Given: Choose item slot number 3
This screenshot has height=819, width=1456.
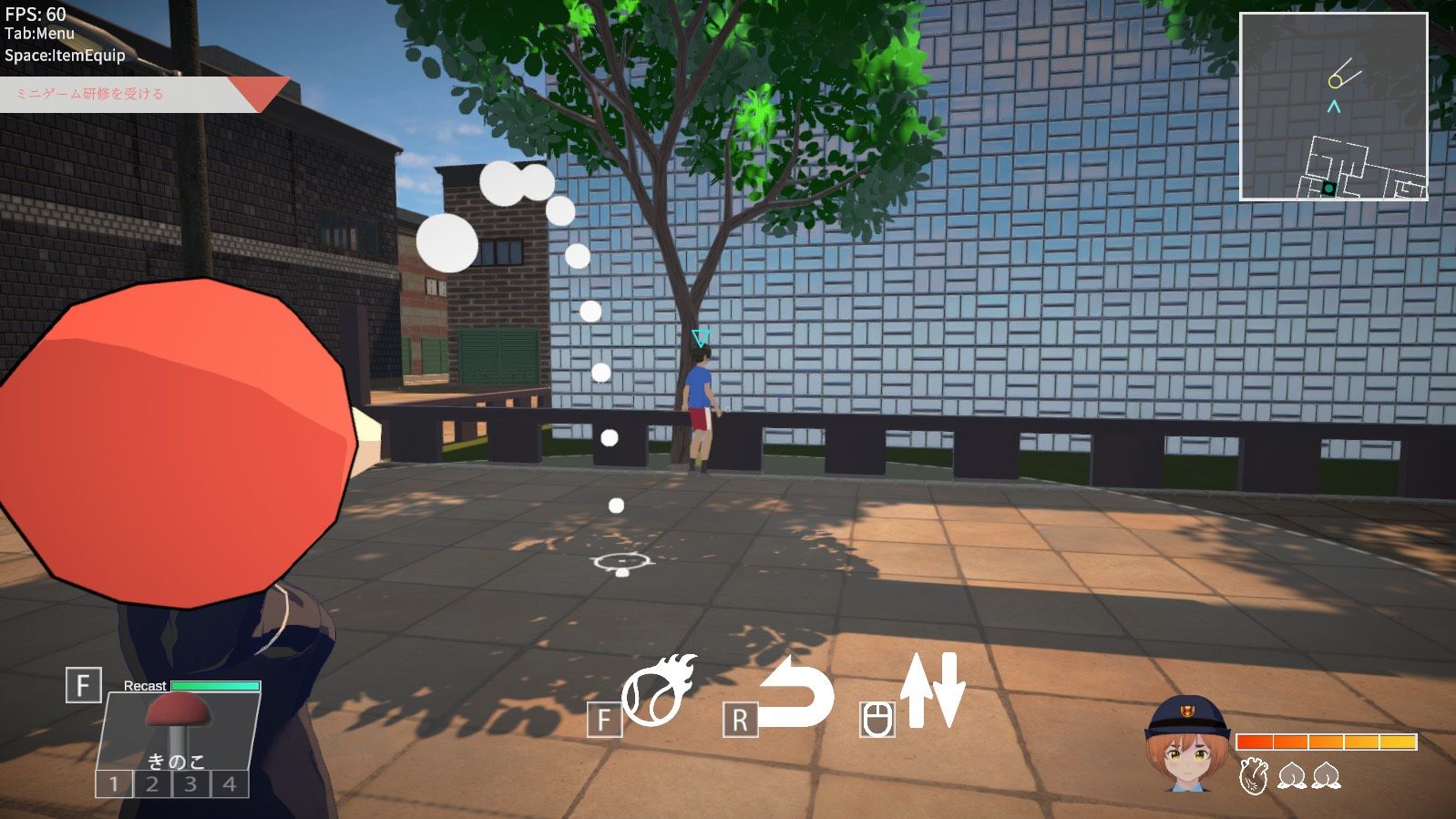Looking at the screenshot, I should (190, 783).
